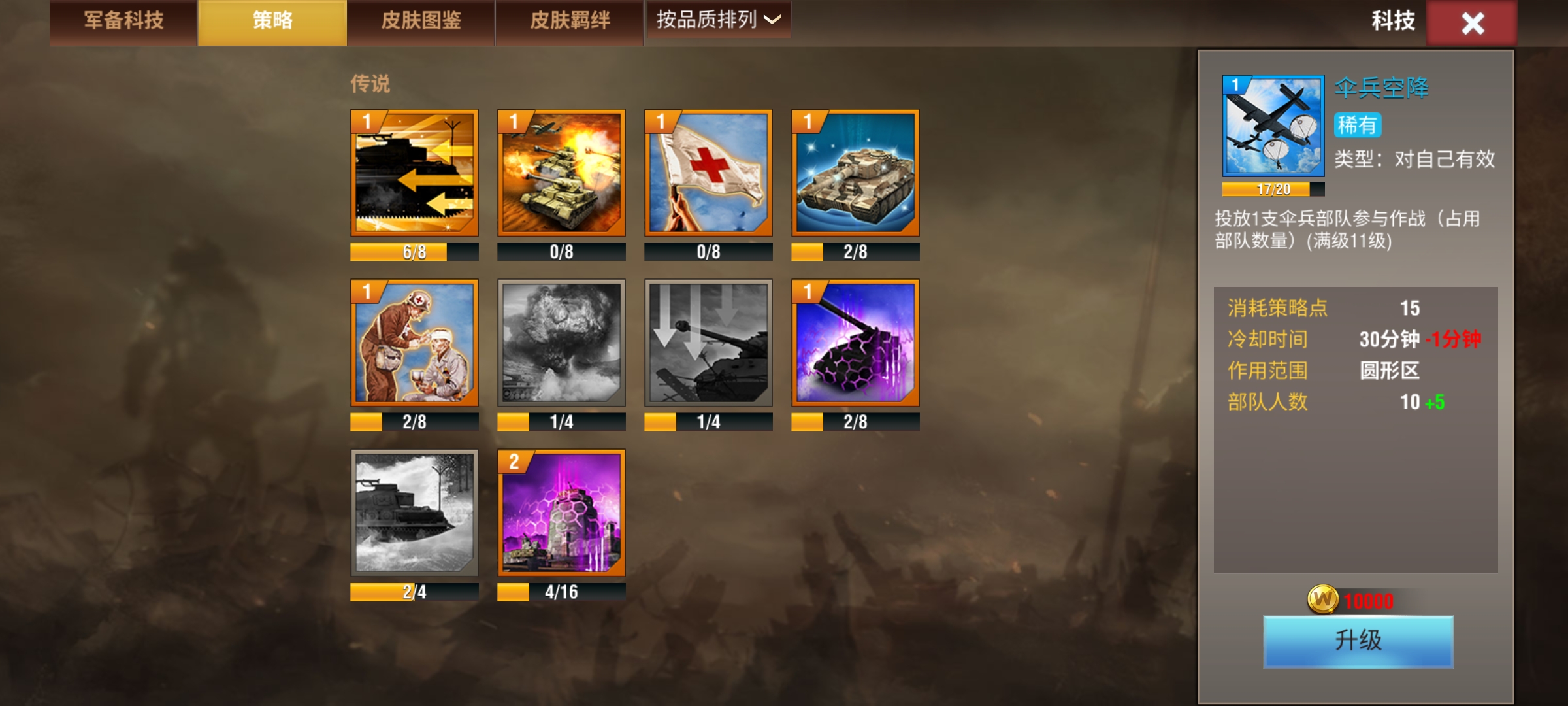Click the 伞兵空降 paratrooper plane thumbnail

point(1273,126)
